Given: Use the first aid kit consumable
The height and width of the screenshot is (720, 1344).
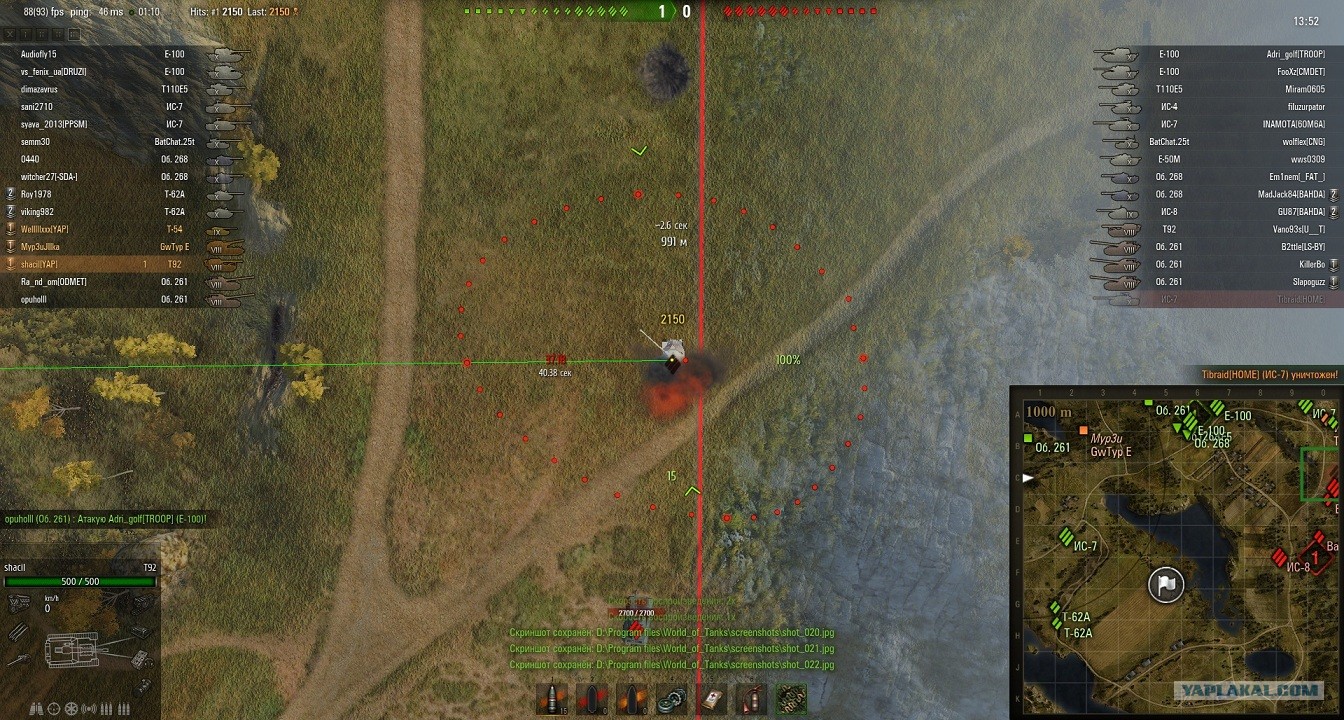Looking at the screenshot, I should point(711,698).
